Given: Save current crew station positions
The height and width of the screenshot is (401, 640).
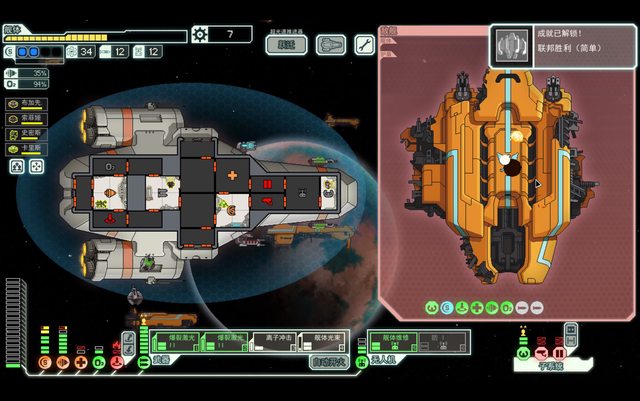Looking at the screenshot, I should 18,167.
